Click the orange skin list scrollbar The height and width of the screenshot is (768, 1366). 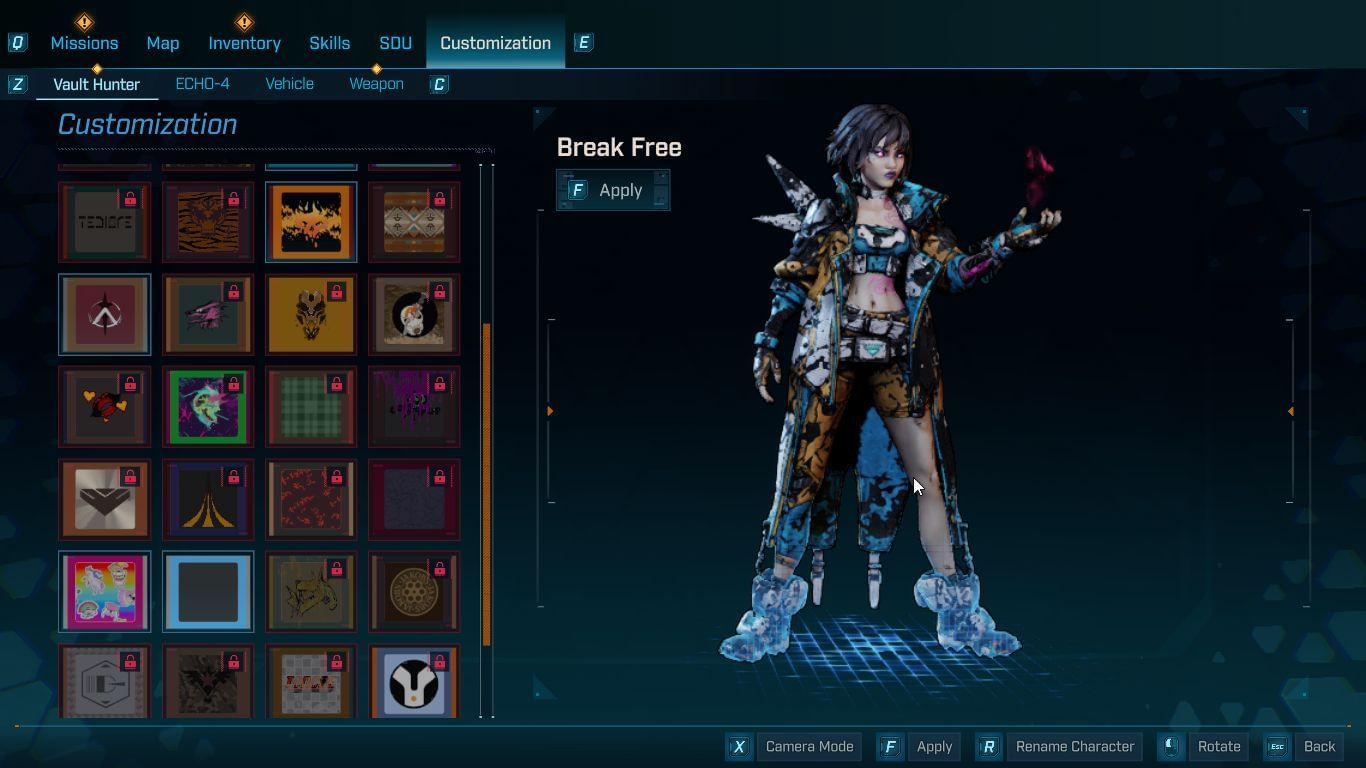pyautogui.click(x=487, y=485)
